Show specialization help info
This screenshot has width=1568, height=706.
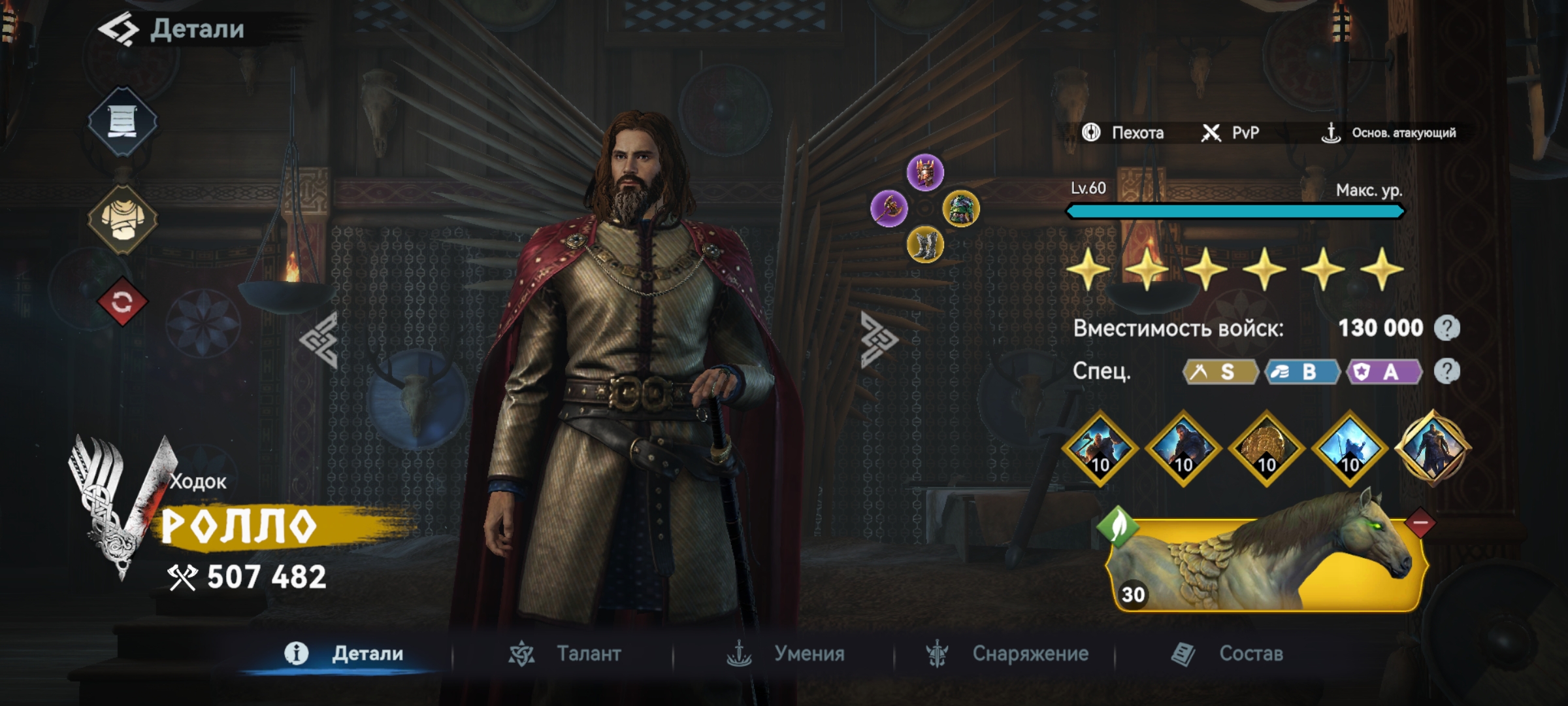click(x=1447, y=372)
